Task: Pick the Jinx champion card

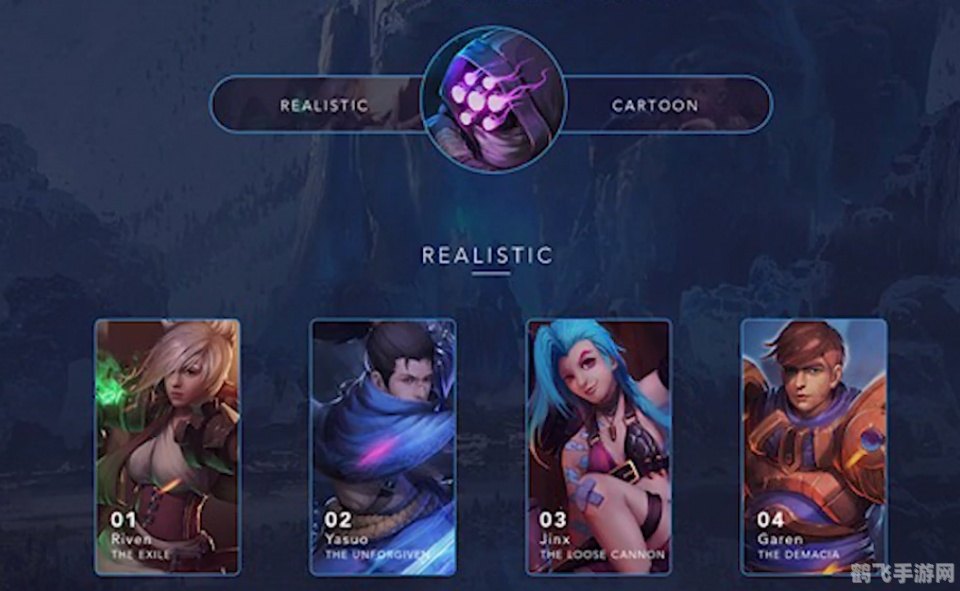Action: (599, 447)
